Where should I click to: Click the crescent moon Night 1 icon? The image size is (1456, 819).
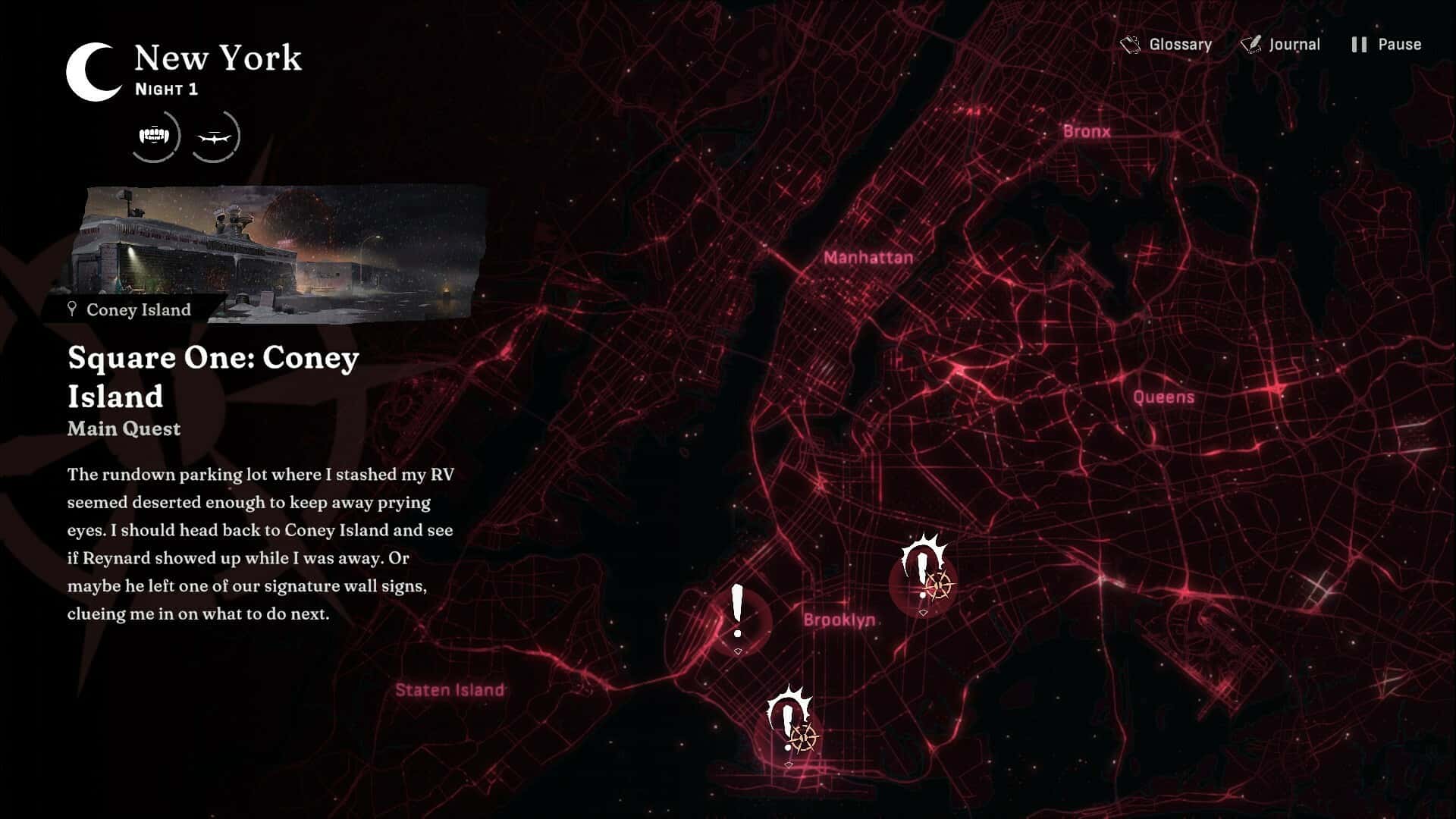(90, 73)
